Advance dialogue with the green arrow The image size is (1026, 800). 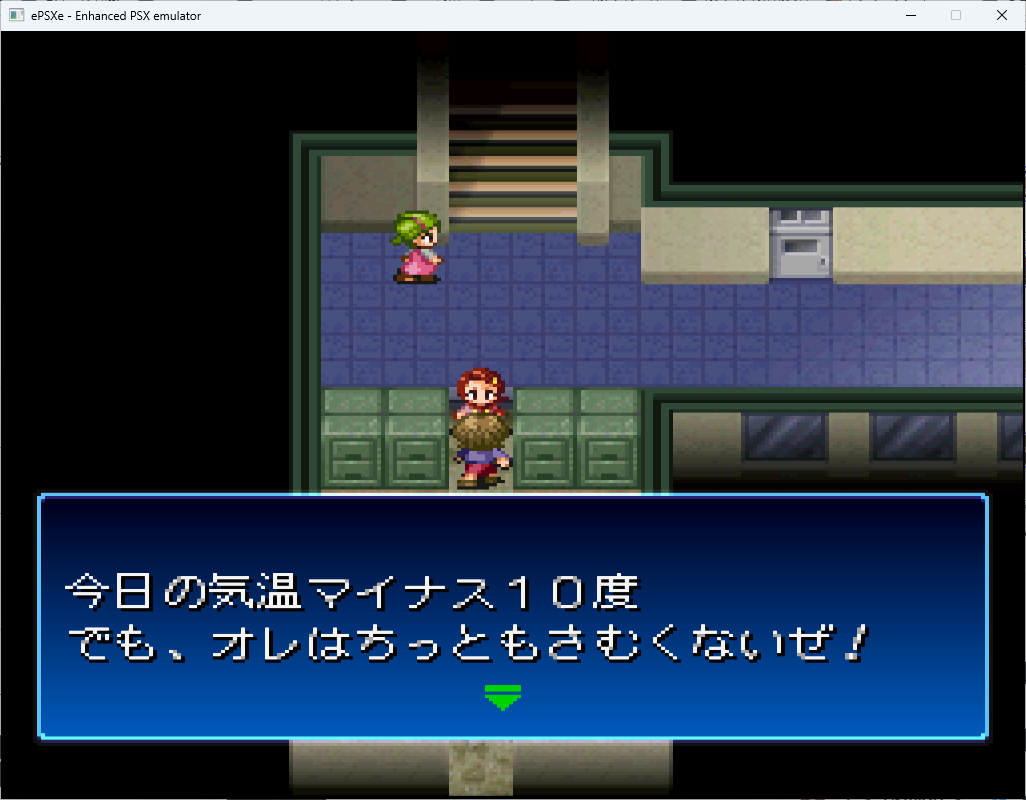click(x=502, y=697)
